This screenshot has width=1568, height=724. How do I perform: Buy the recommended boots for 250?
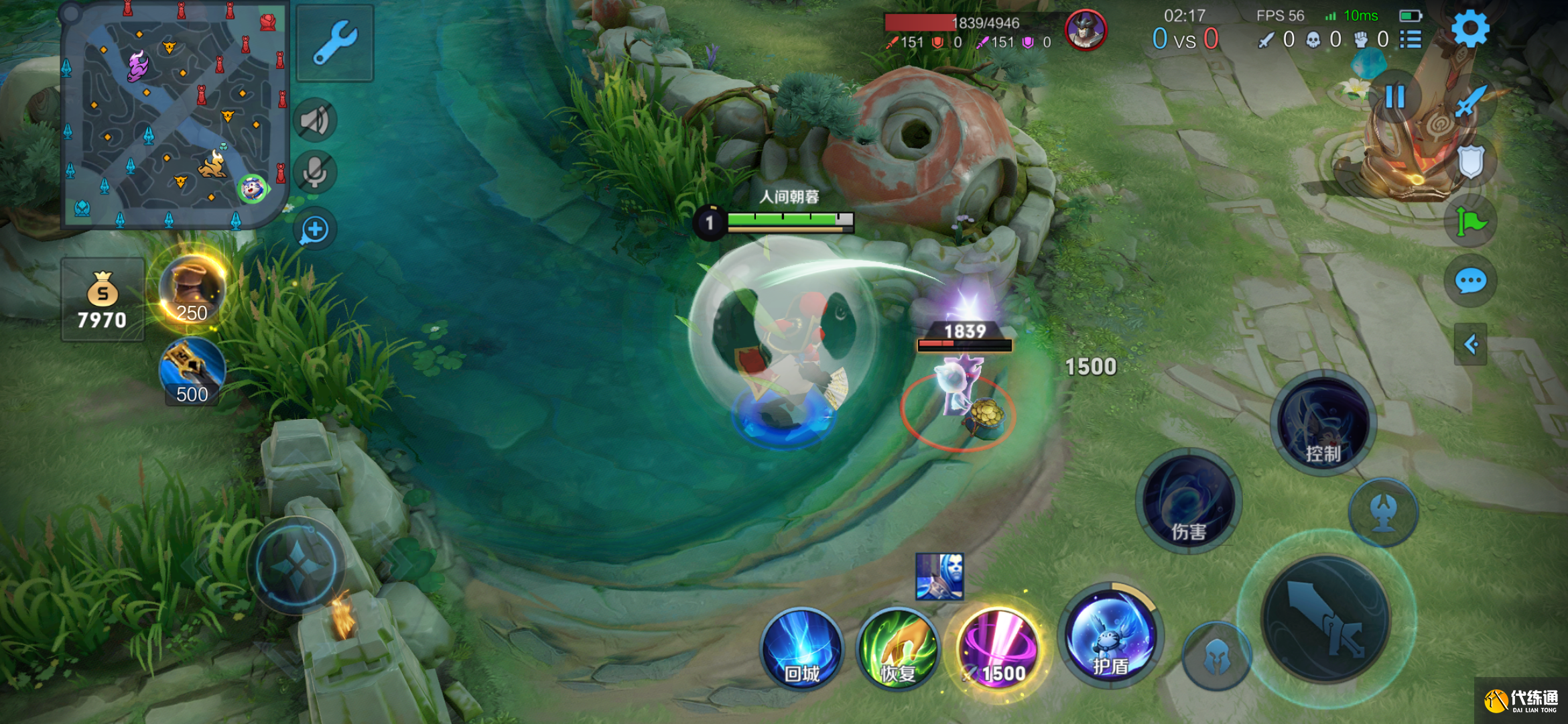coord(192,290)
